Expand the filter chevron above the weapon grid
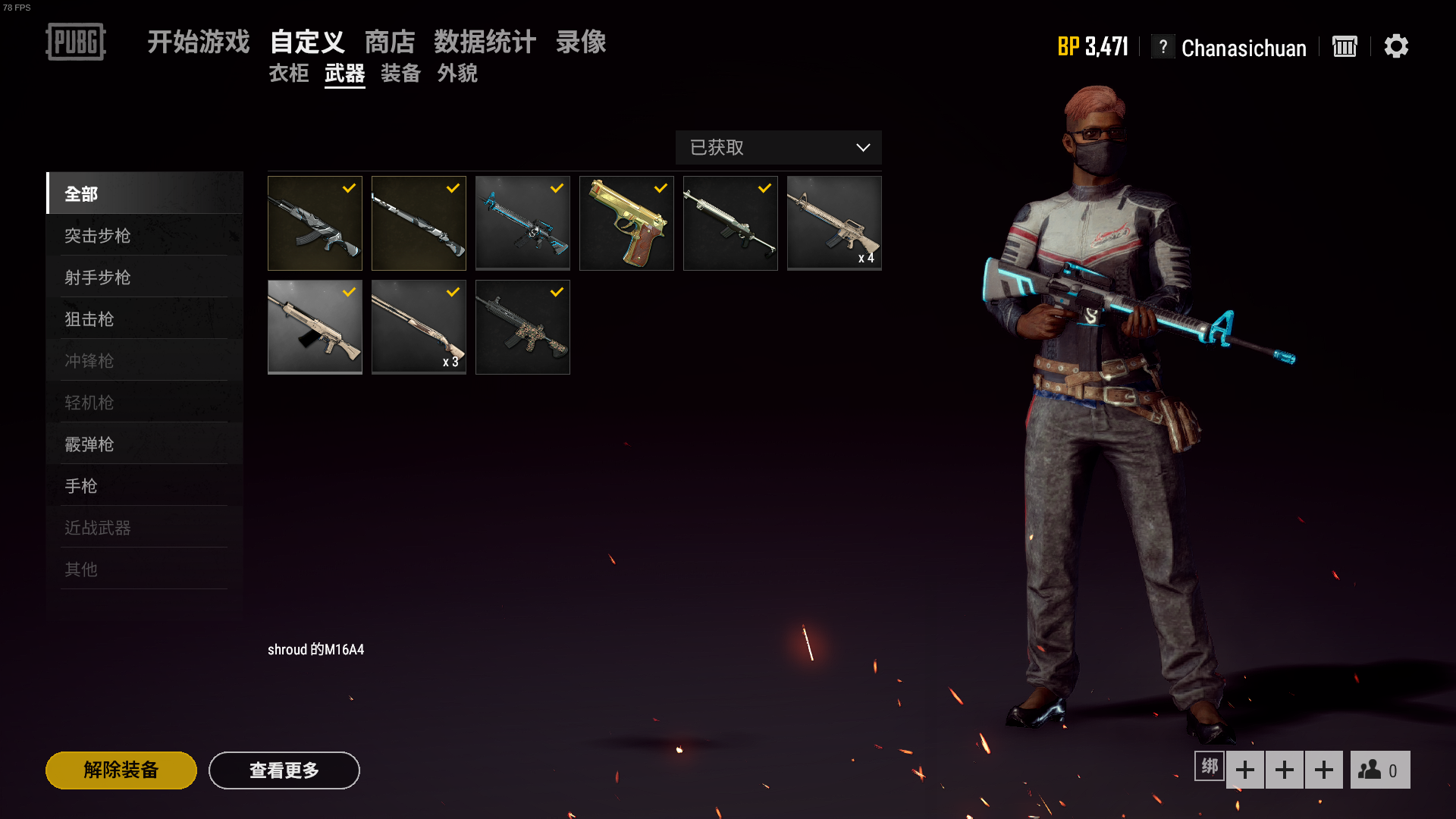Viewport: 1456px width, 819px height. [x=863, y=148]
